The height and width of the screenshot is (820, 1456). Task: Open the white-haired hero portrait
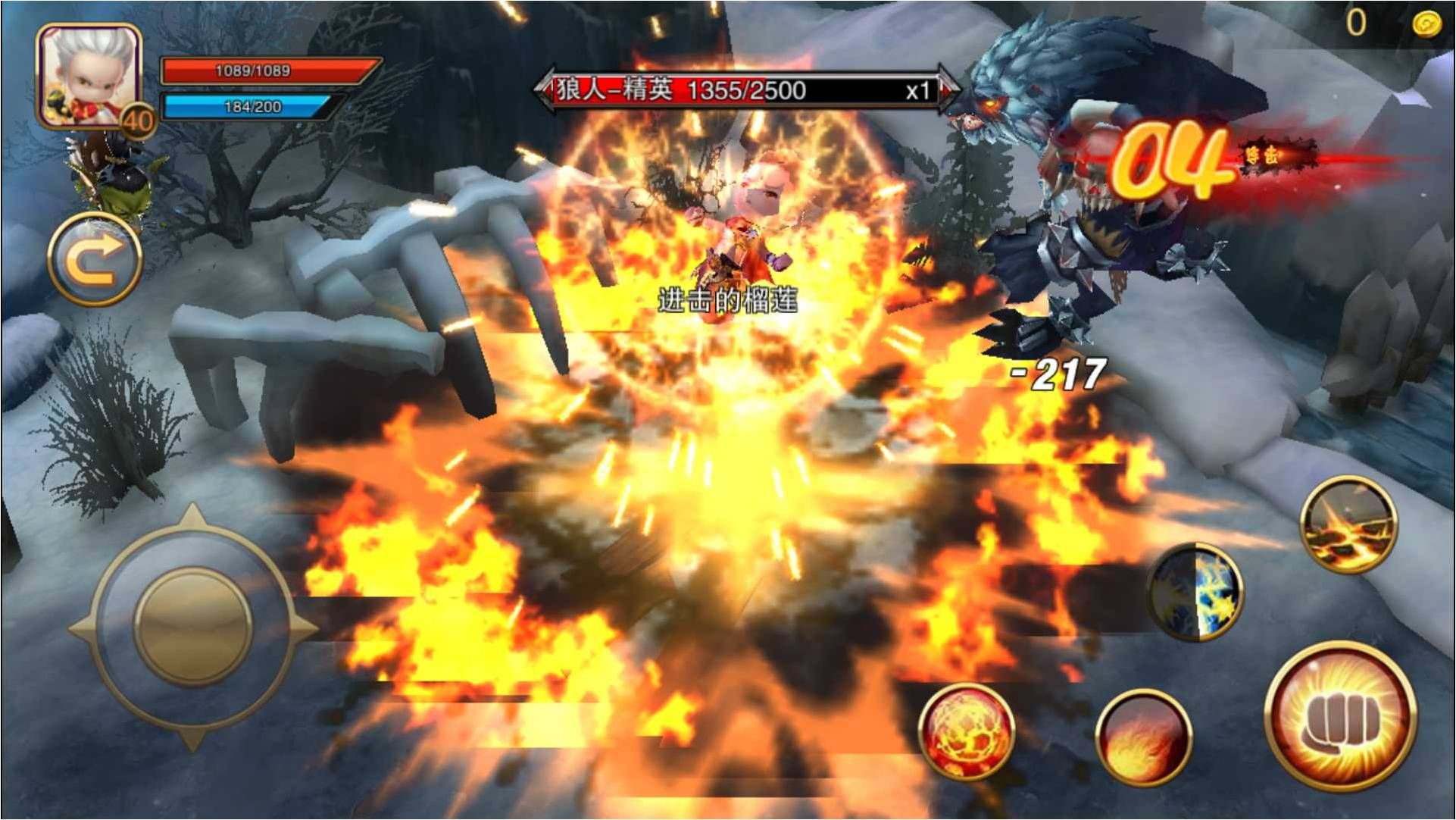tap(88, 74)
